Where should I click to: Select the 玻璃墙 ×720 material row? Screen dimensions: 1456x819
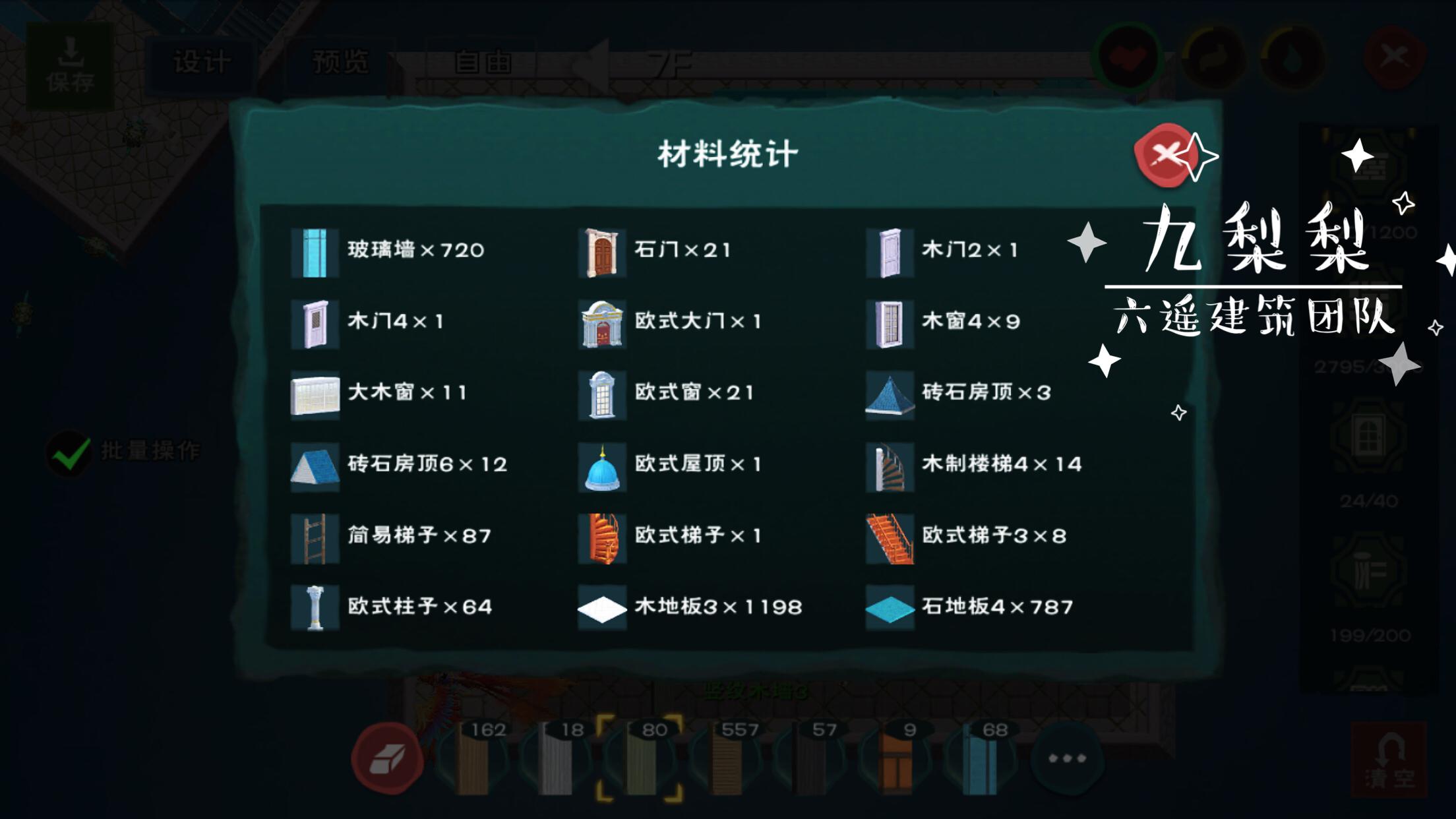[389, 251]
